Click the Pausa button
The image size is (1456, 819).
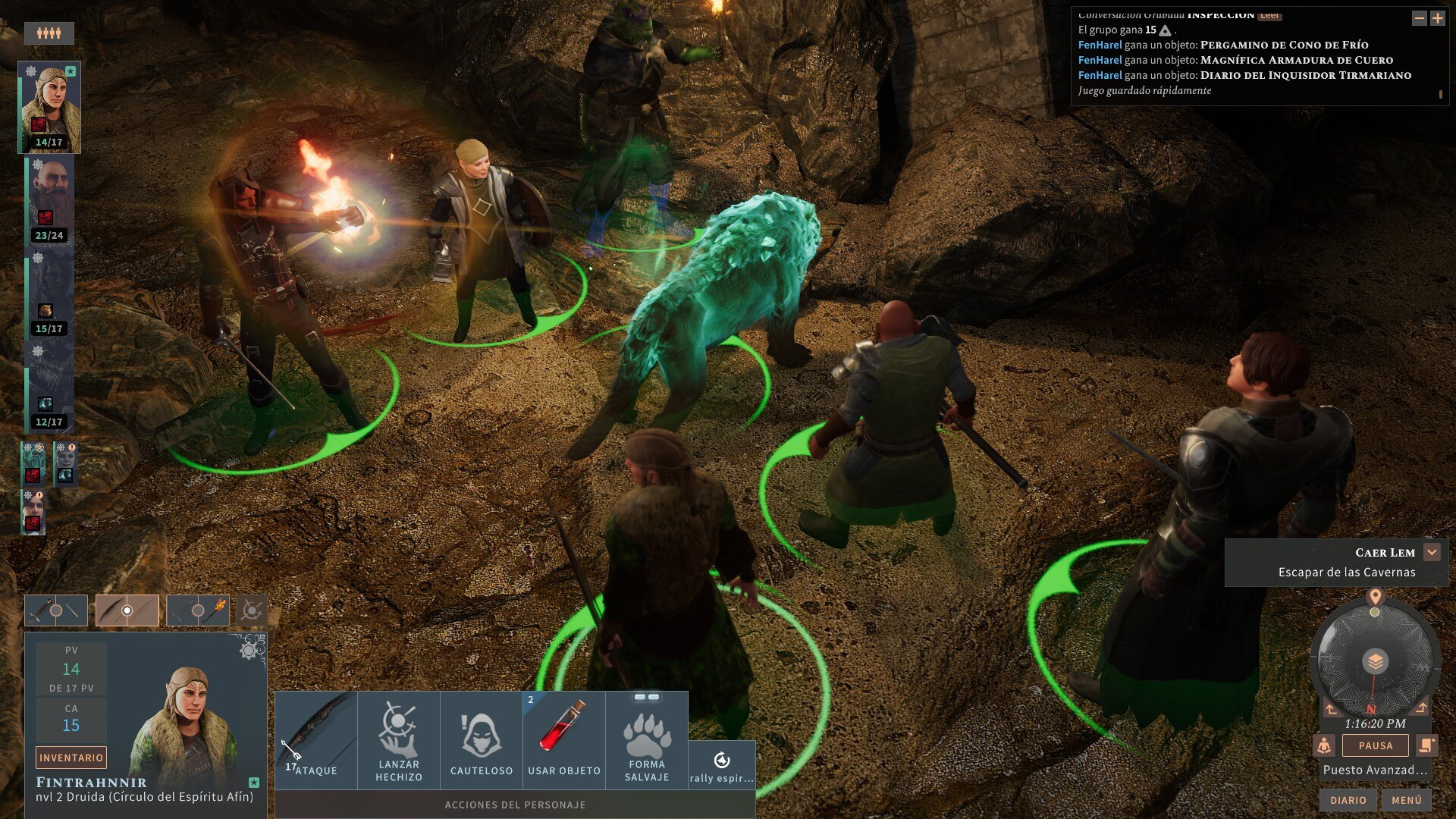[1375, 745]
